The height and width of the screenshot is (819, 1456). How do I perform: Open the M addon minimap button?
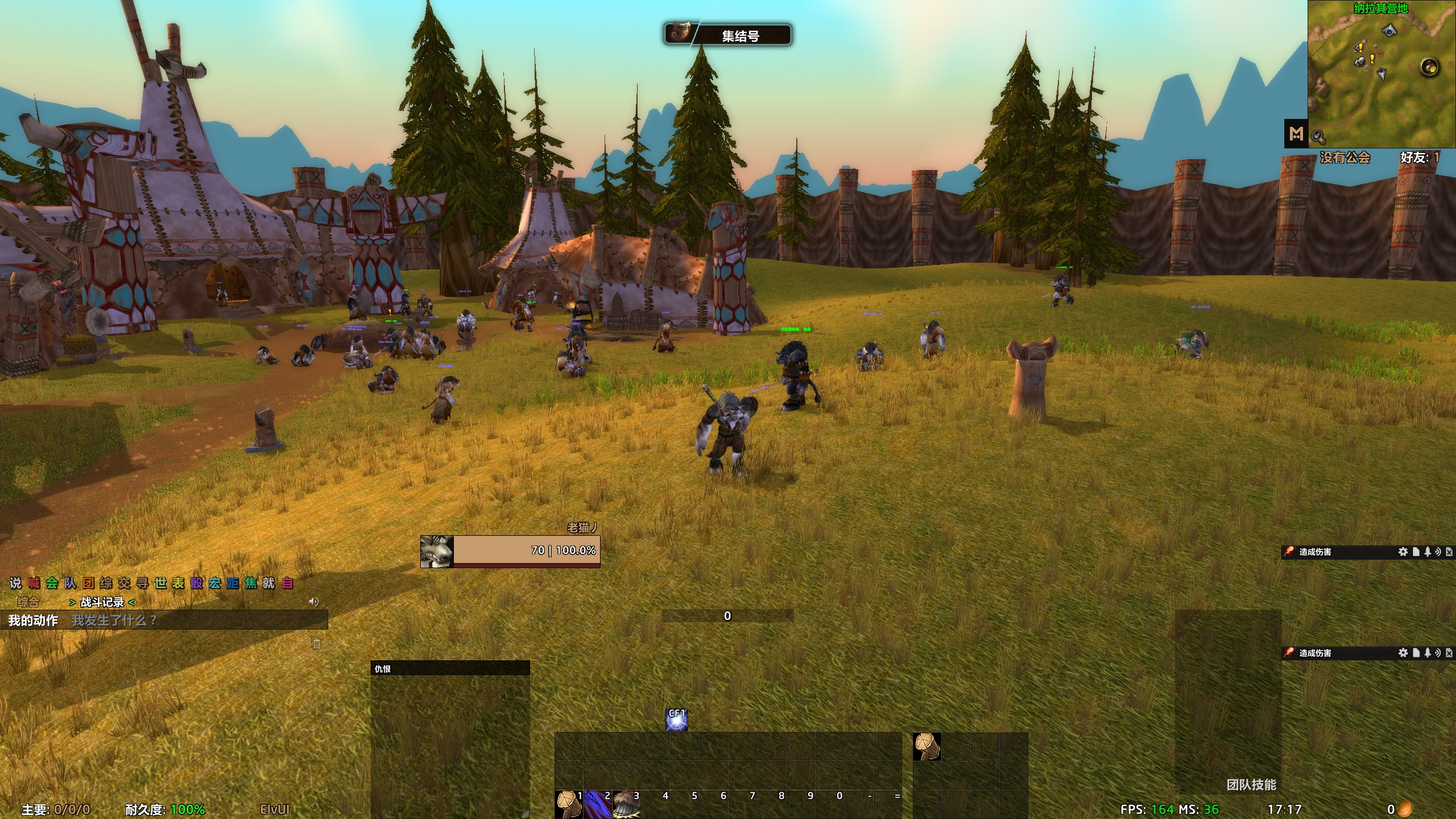1296,134
